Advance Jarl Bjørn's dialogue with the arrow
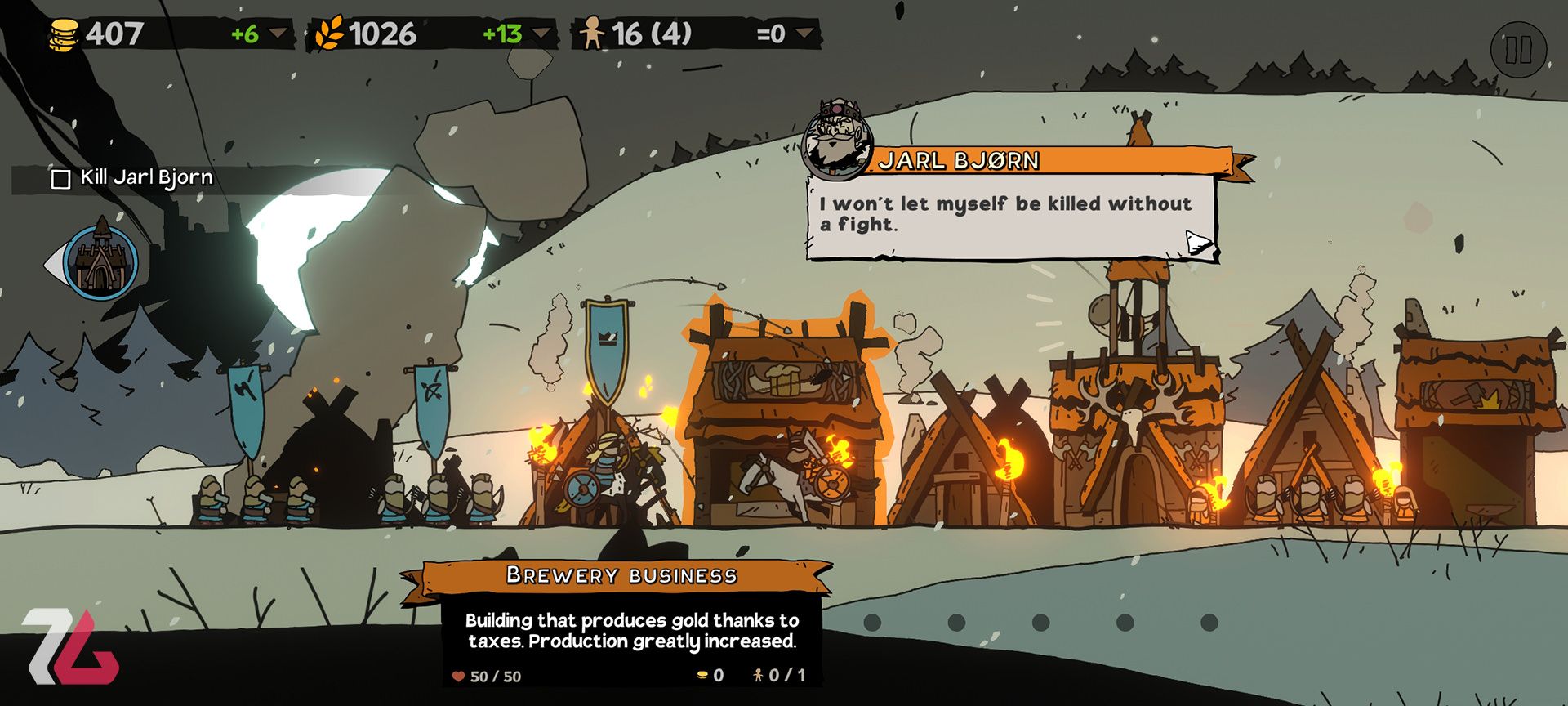The width and height of the screenshot is (1568, 706). (x=1198, y=242)
